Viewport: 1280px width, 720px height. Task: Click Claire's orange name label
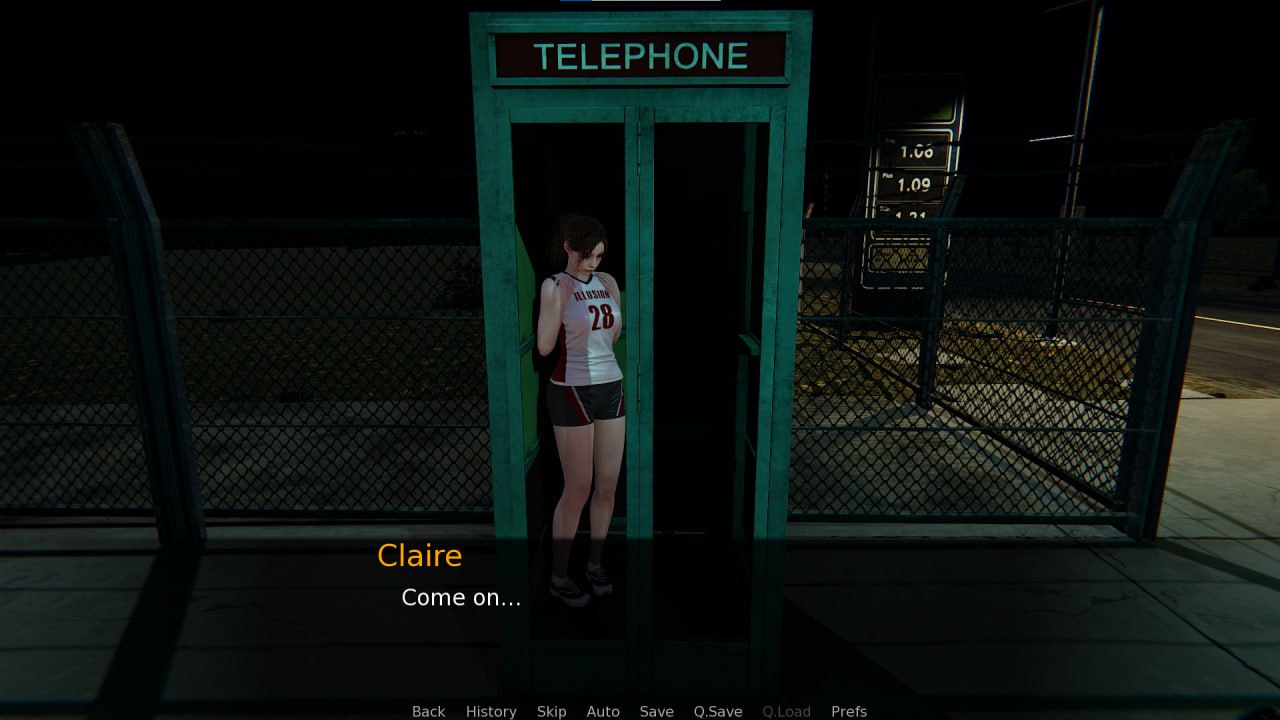click(x=419, y=556)
